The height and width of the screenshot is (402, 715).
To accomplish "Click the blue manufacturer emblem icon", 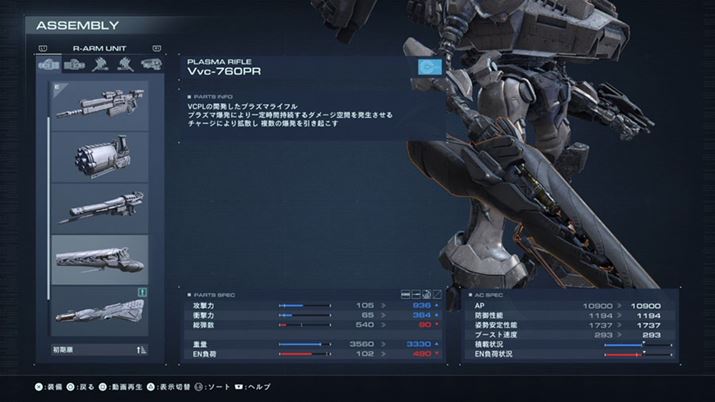I will (430, 69).
